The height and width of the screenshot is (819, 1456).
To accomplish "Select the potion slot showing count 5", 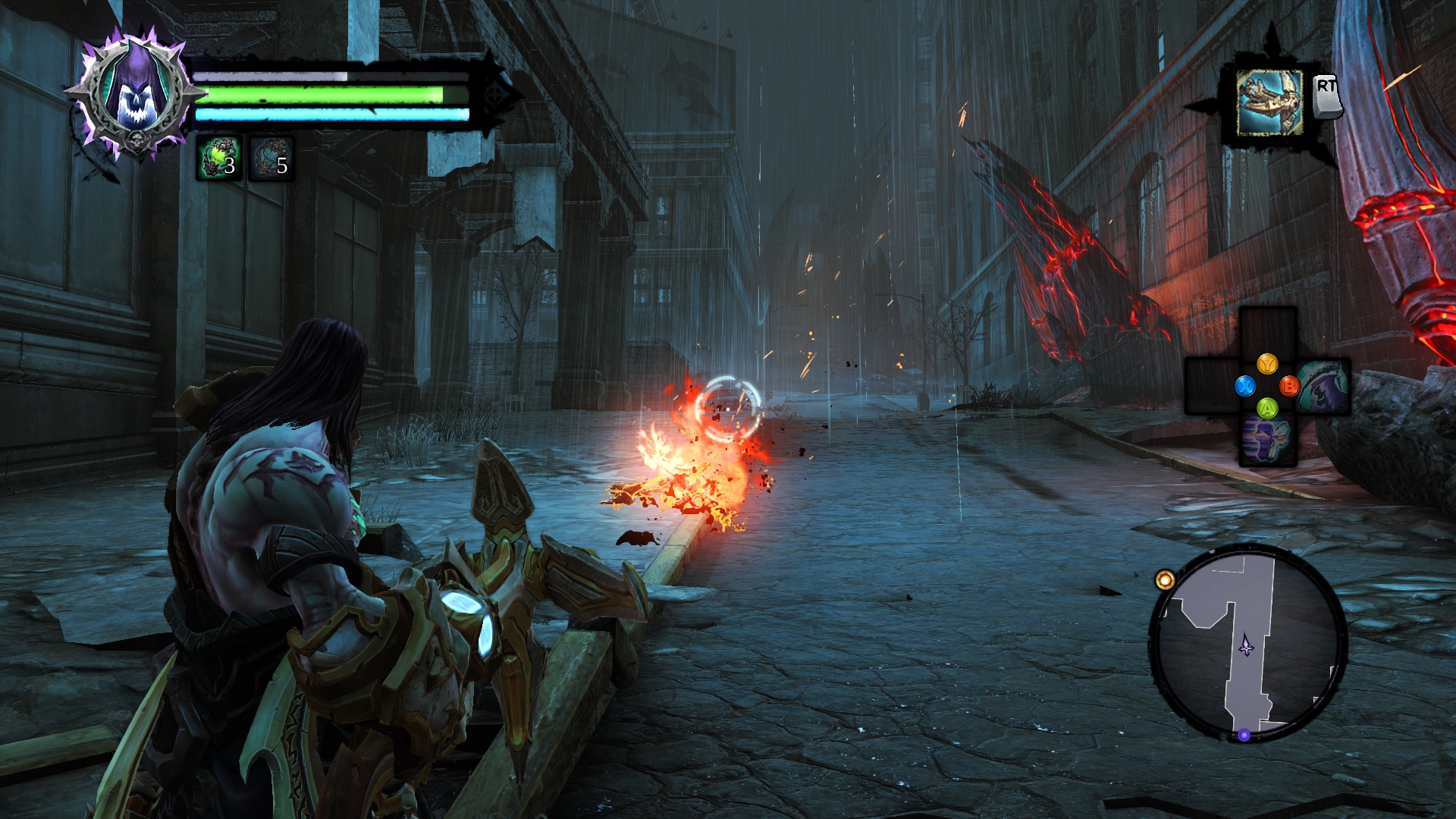I will pyautogui.click(x=271, y=159).
